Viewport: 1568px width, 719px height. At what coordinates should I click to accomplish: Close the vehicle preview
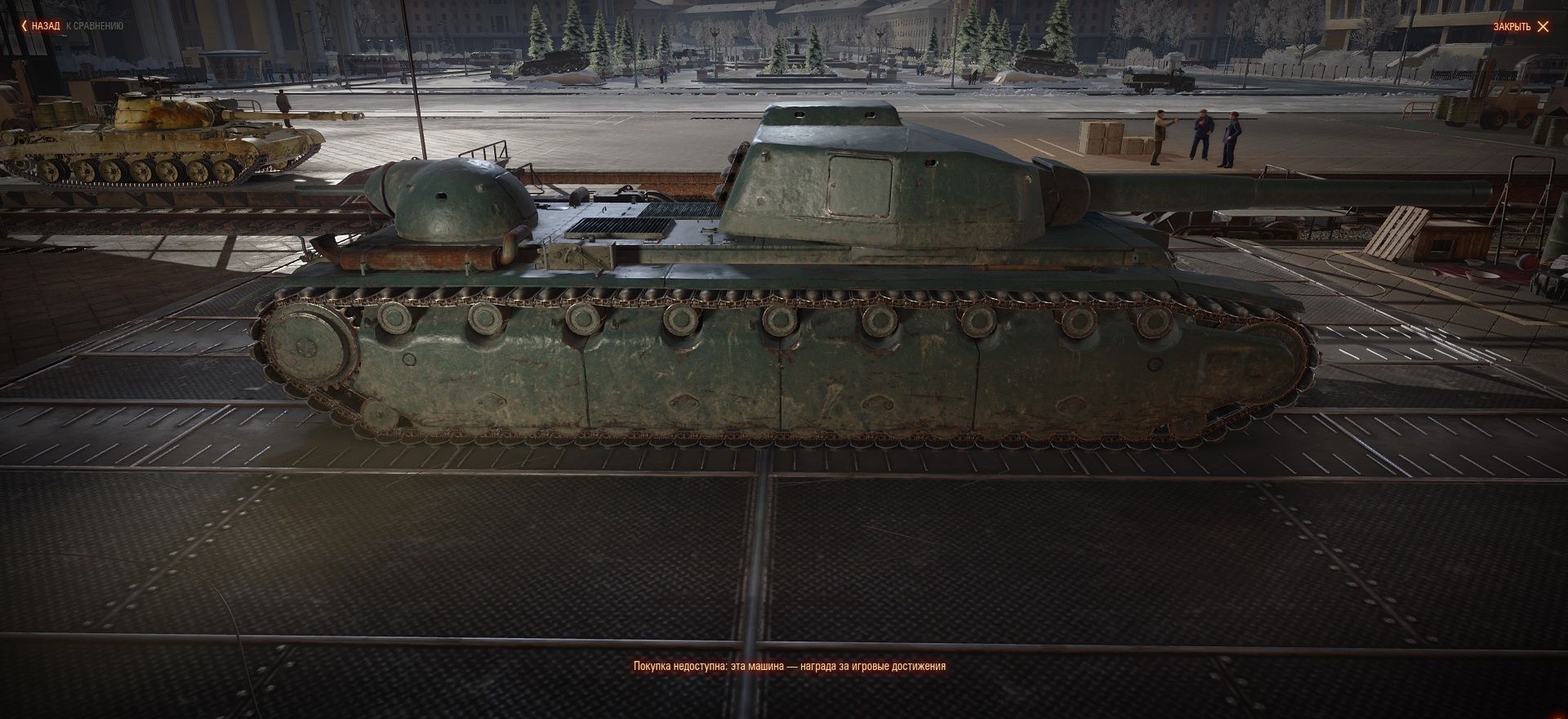click(x=1521, y=26)
